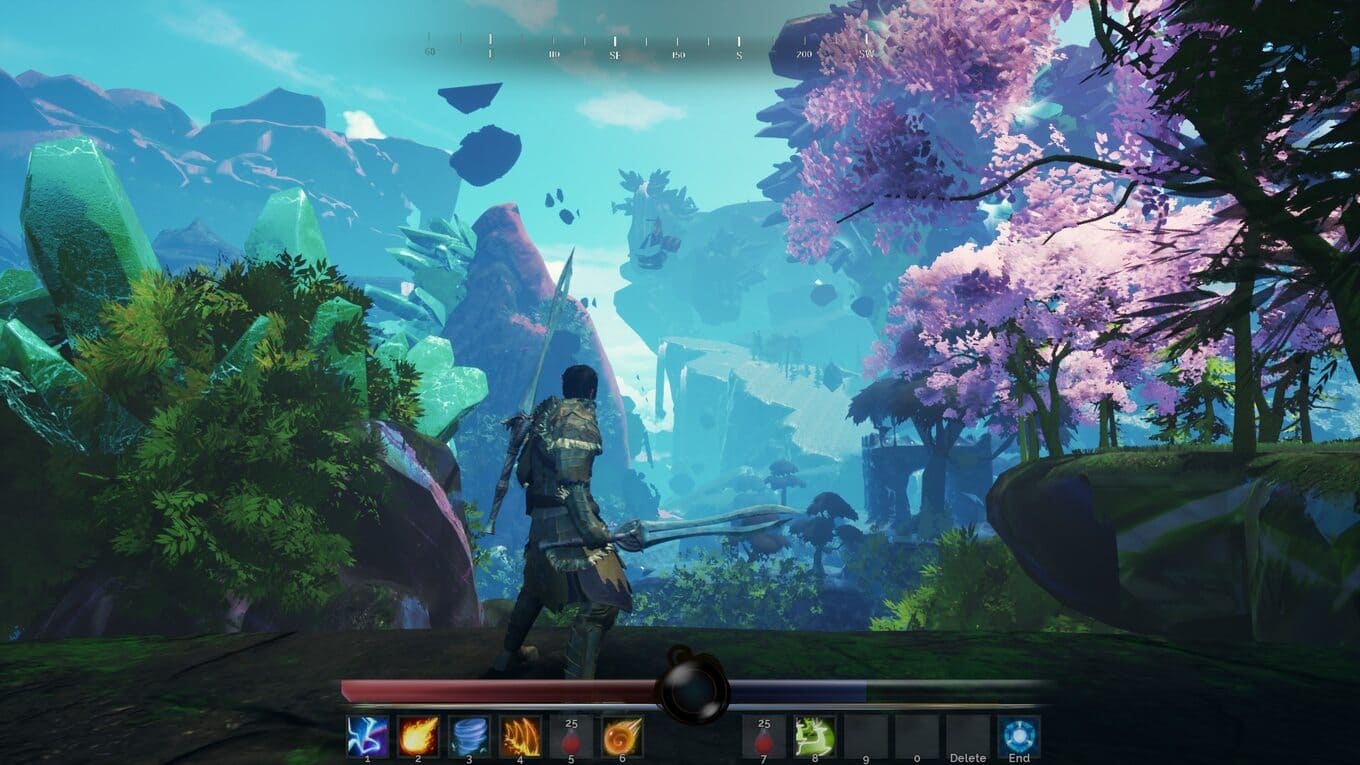Use the red potion in slot 5
The image size is (1360, 765).
pyautogui.click(x=571, y=736)
